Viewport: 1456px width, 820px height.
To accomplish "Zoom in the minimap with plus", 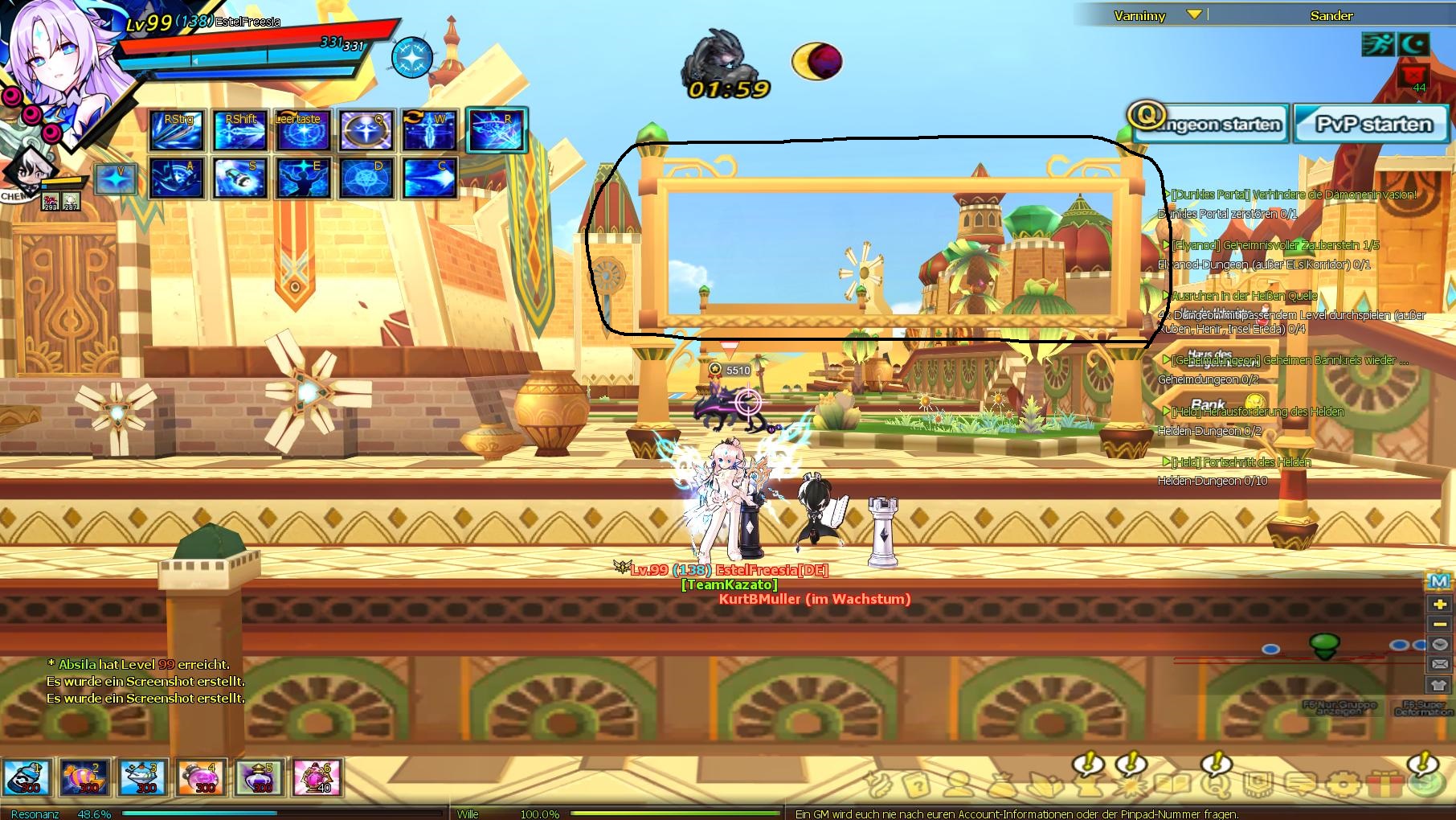I will coord(1439,604).
